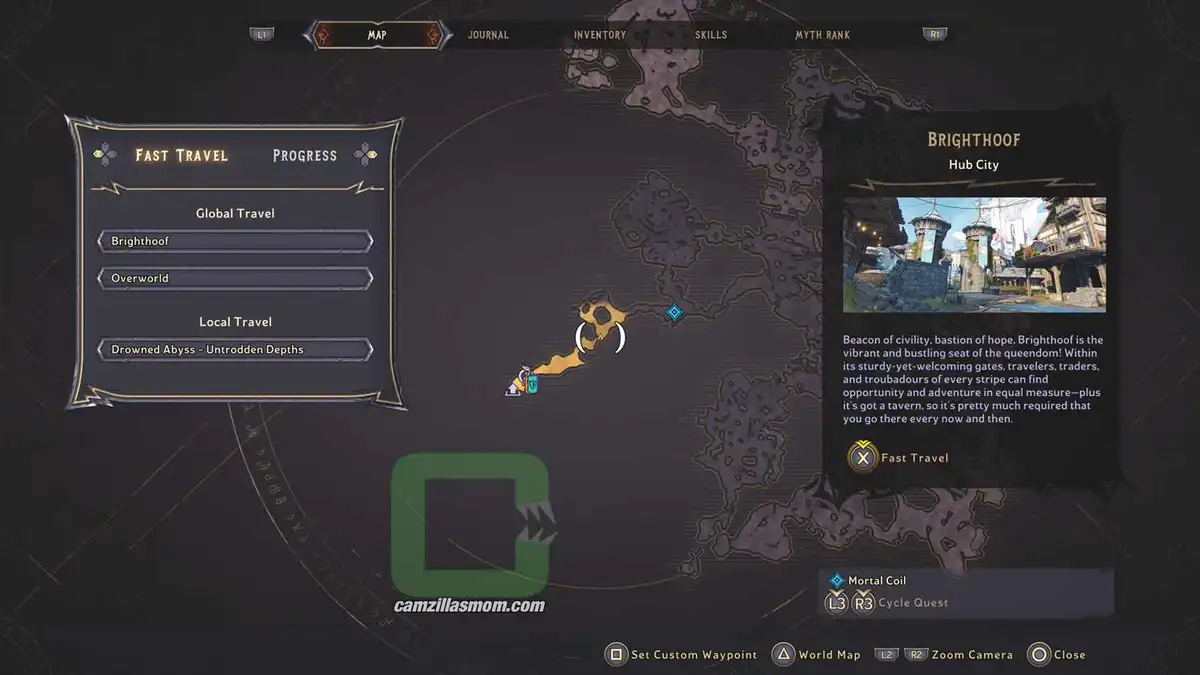The image size is (1200, 675).
Task: Select the Map tab
Action: (377, 35)
